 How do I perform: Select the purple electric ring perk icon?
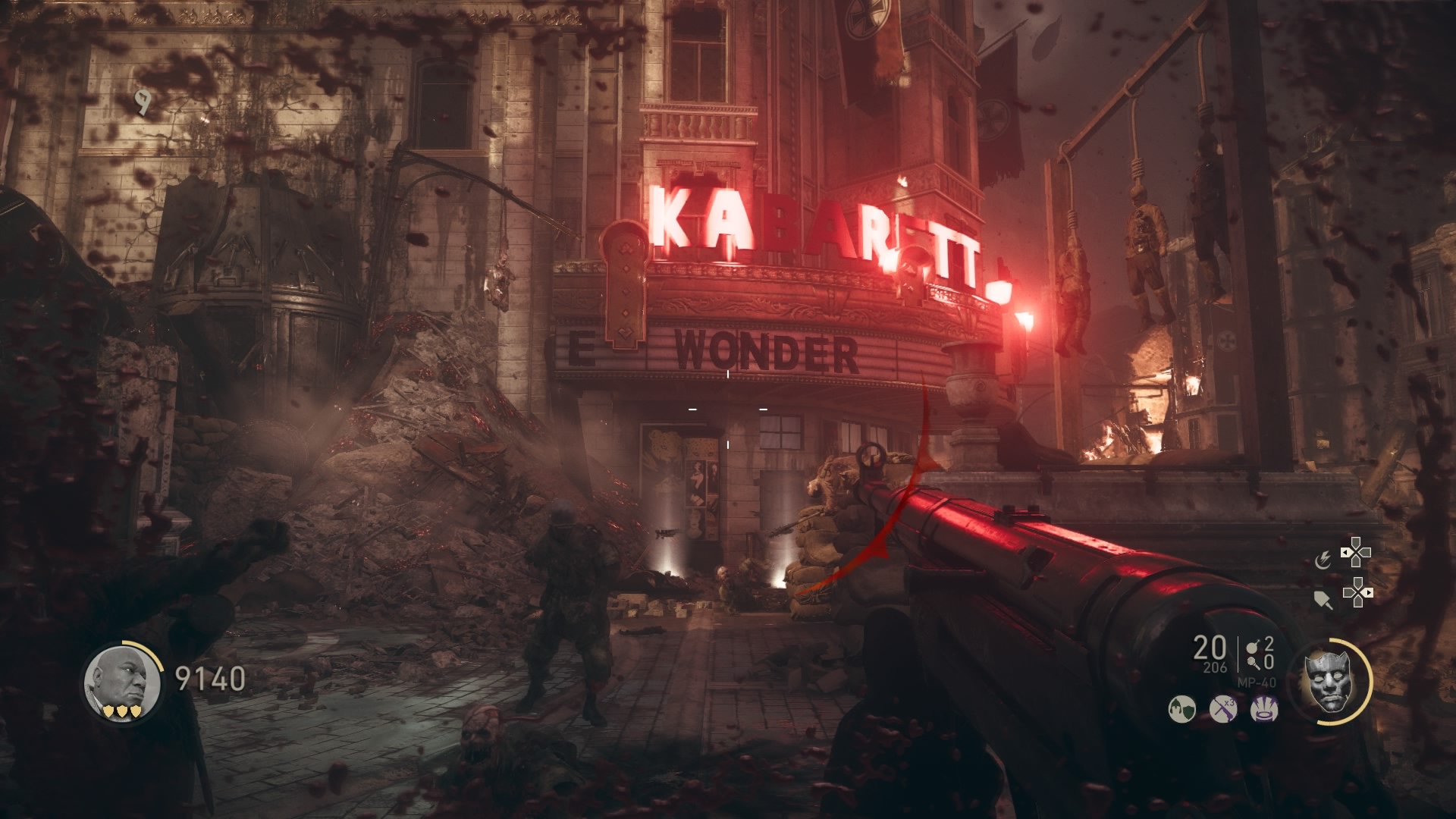1263,710
